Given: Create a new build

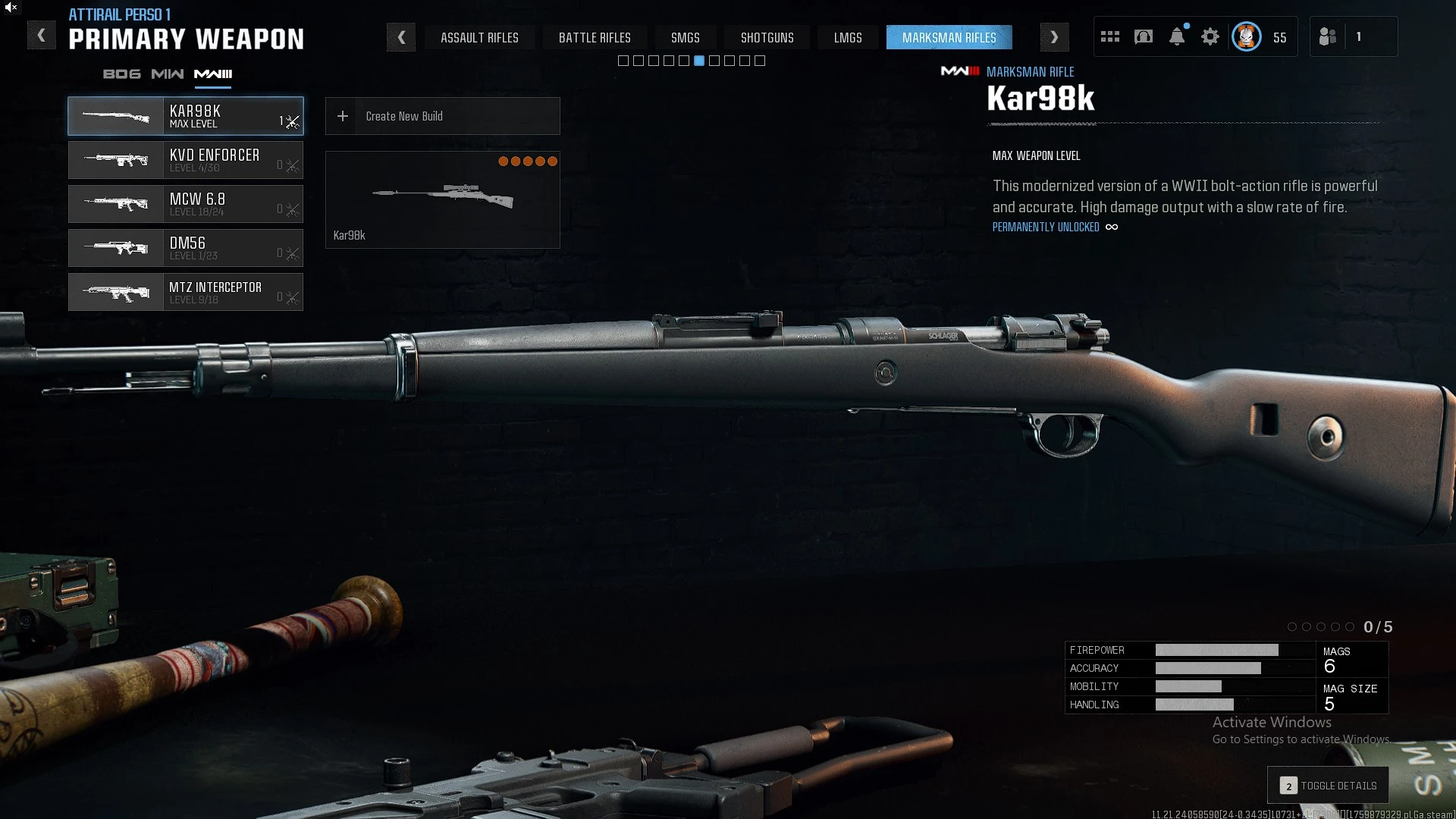Looking at the screenshot, I should coord(442,116).
